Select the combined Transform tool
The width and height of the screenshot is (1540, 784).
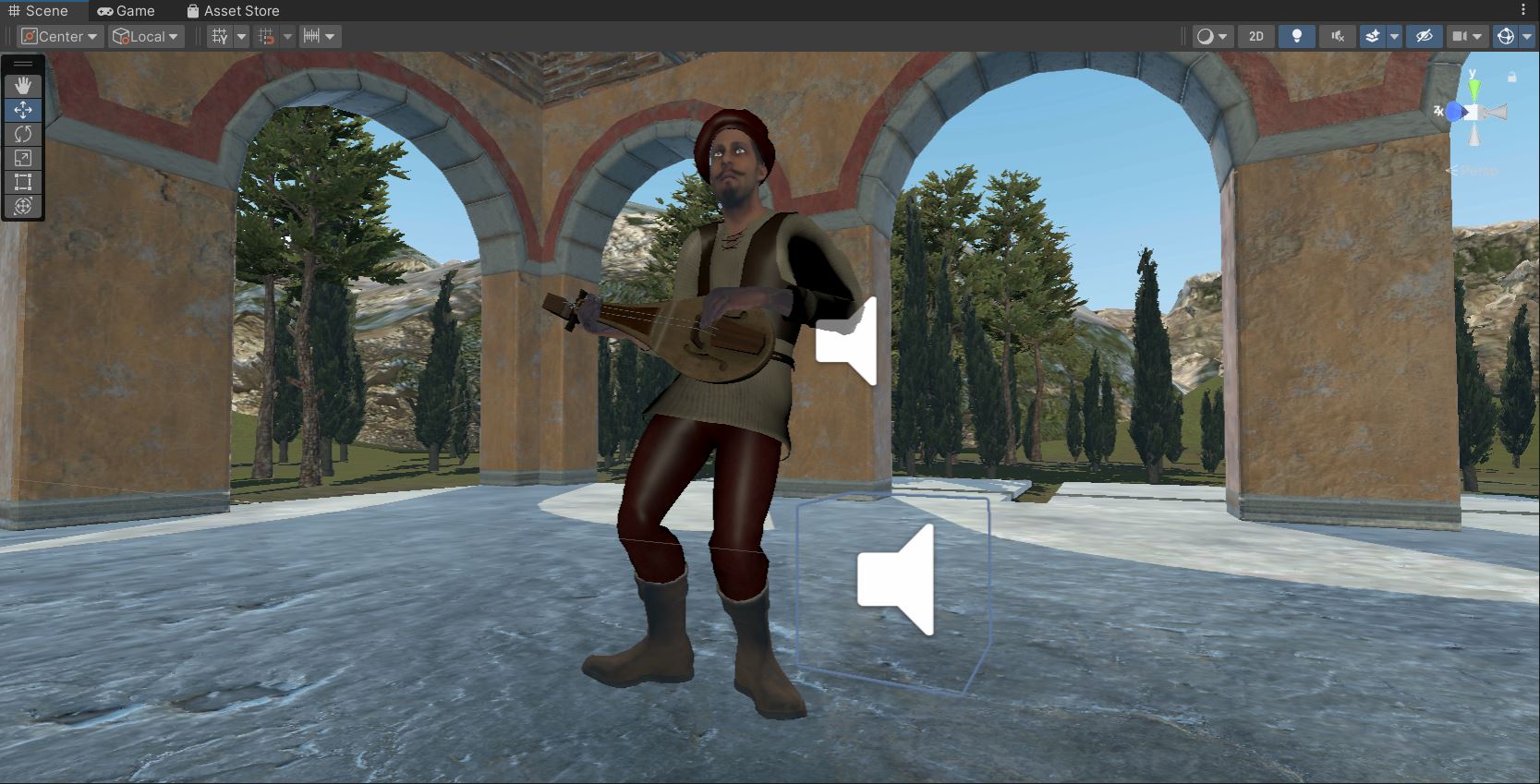pos(22,205)
